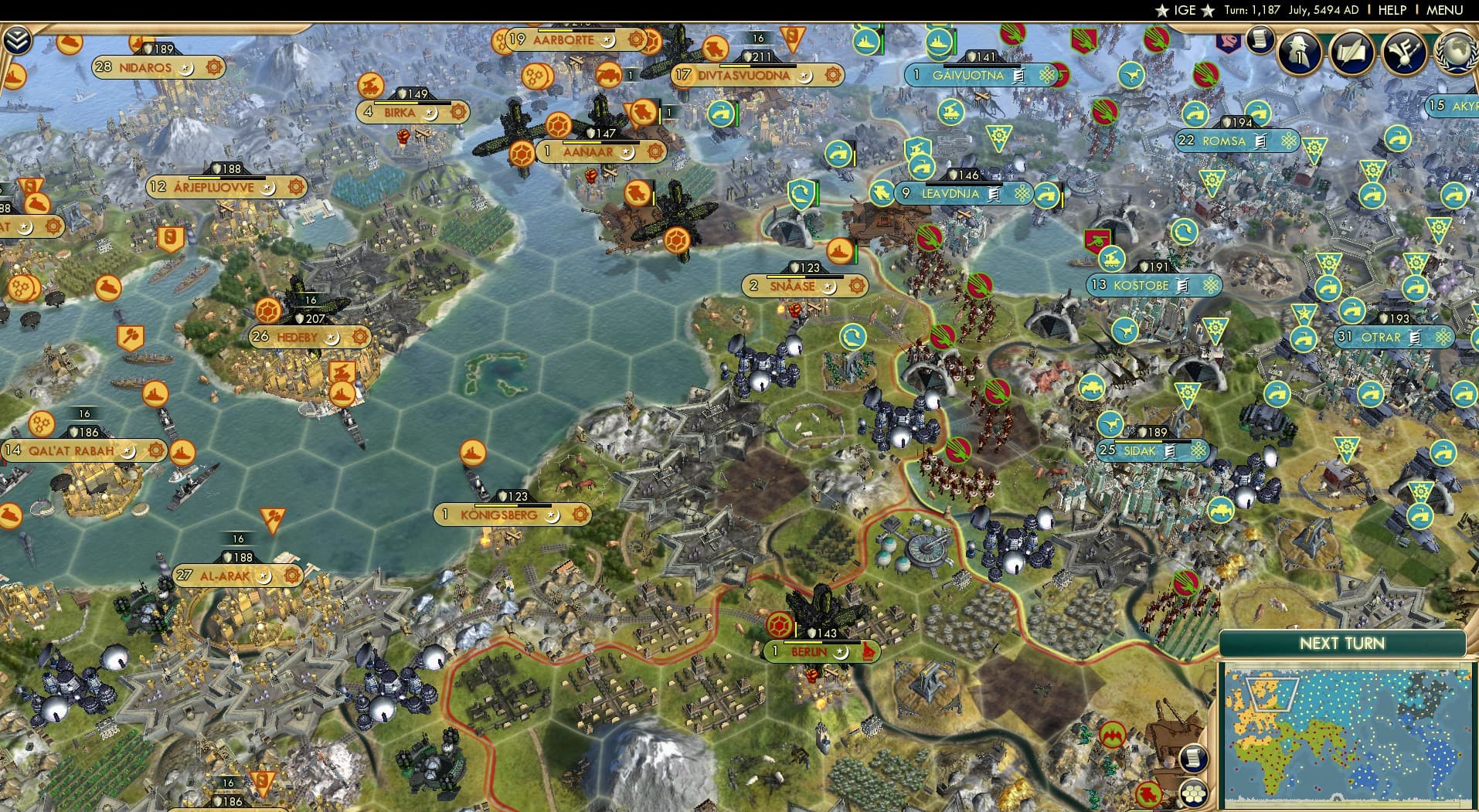Open the Diplomacy overview quill icon
1479x812 pixels.
pos(1351,53)
